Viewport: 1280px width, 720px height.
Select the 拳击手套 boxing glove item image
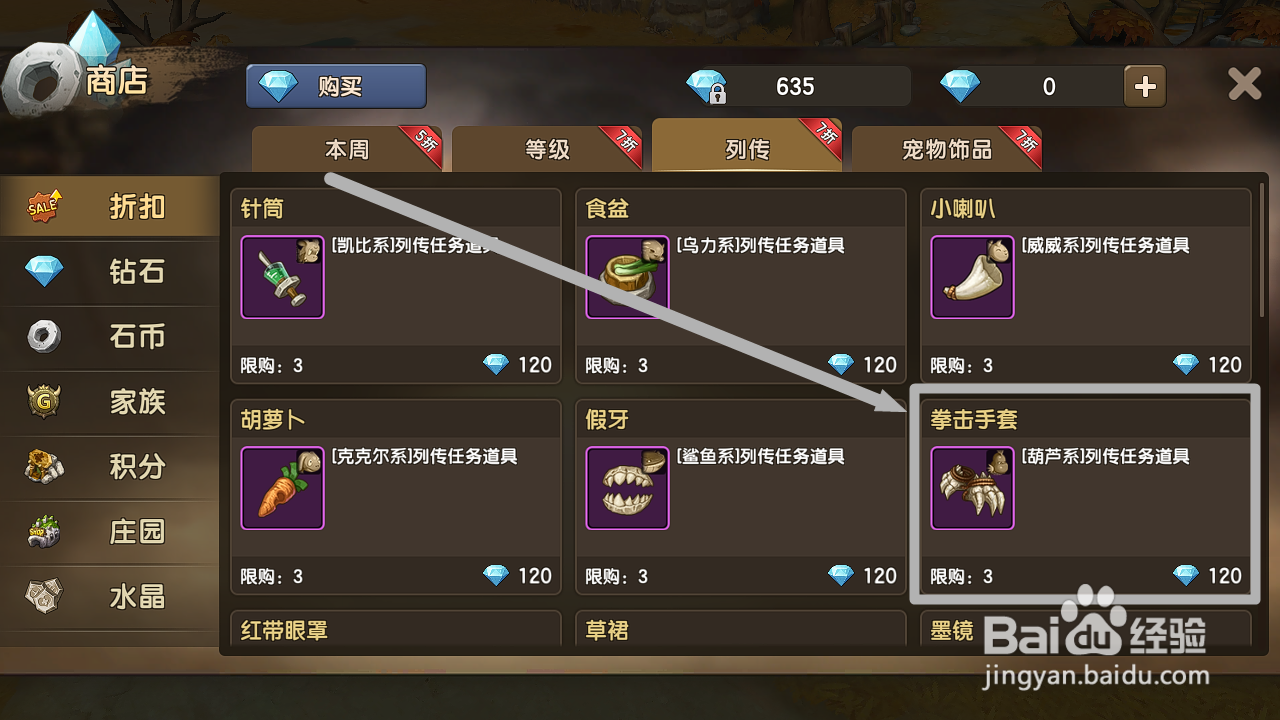972,489
